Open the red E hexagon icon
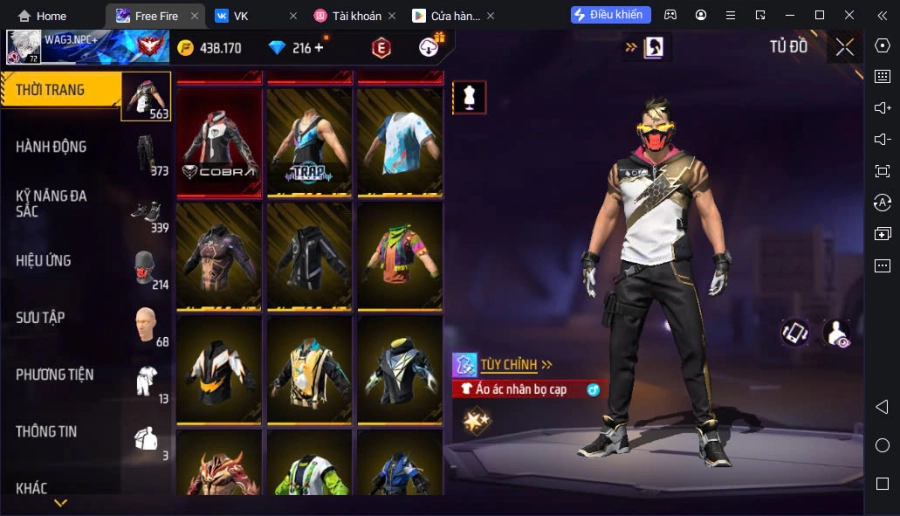This screenshot has width=900, height=516. point(381,47)
